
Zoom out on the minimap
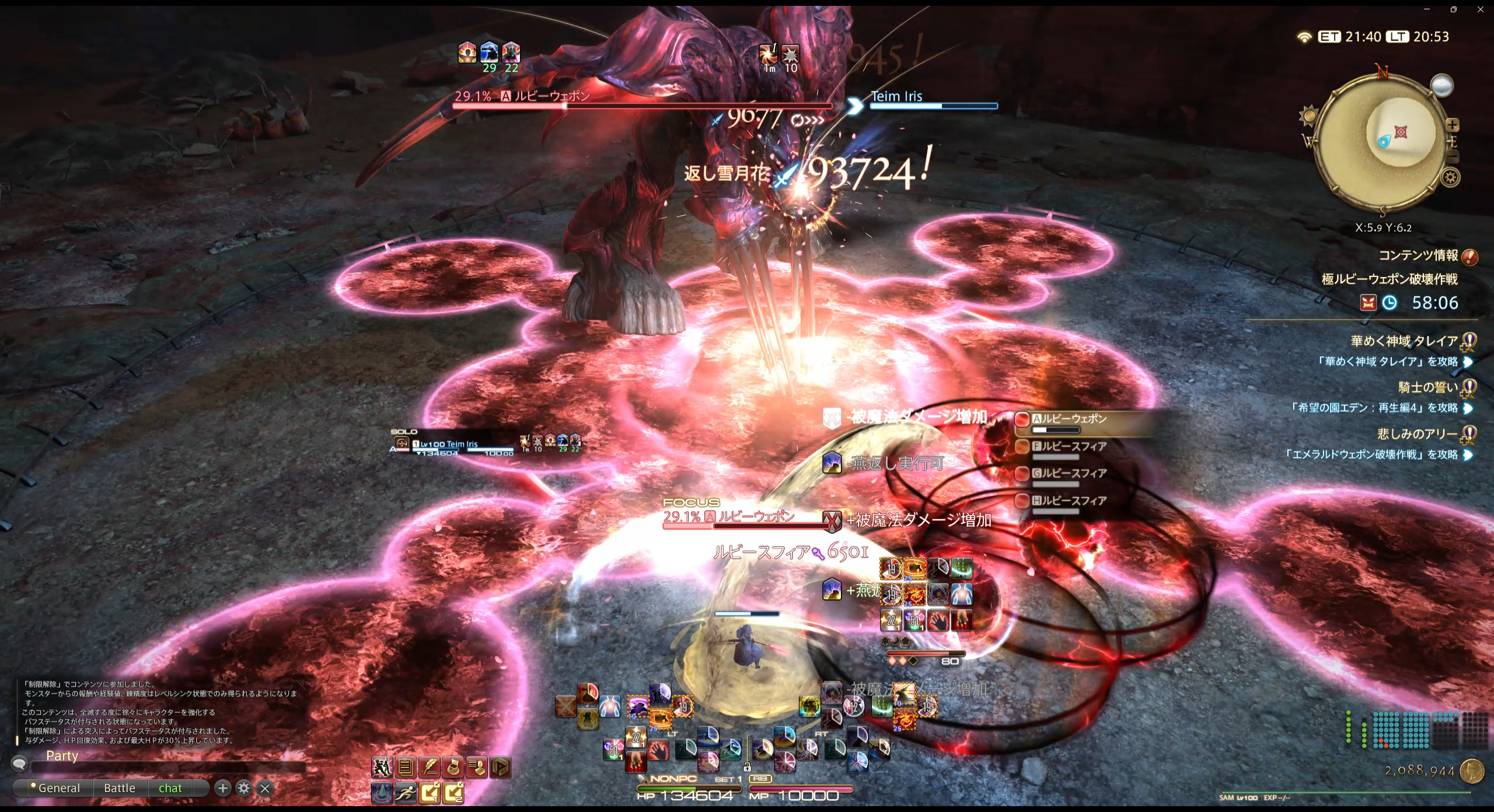coord(1452,156)
